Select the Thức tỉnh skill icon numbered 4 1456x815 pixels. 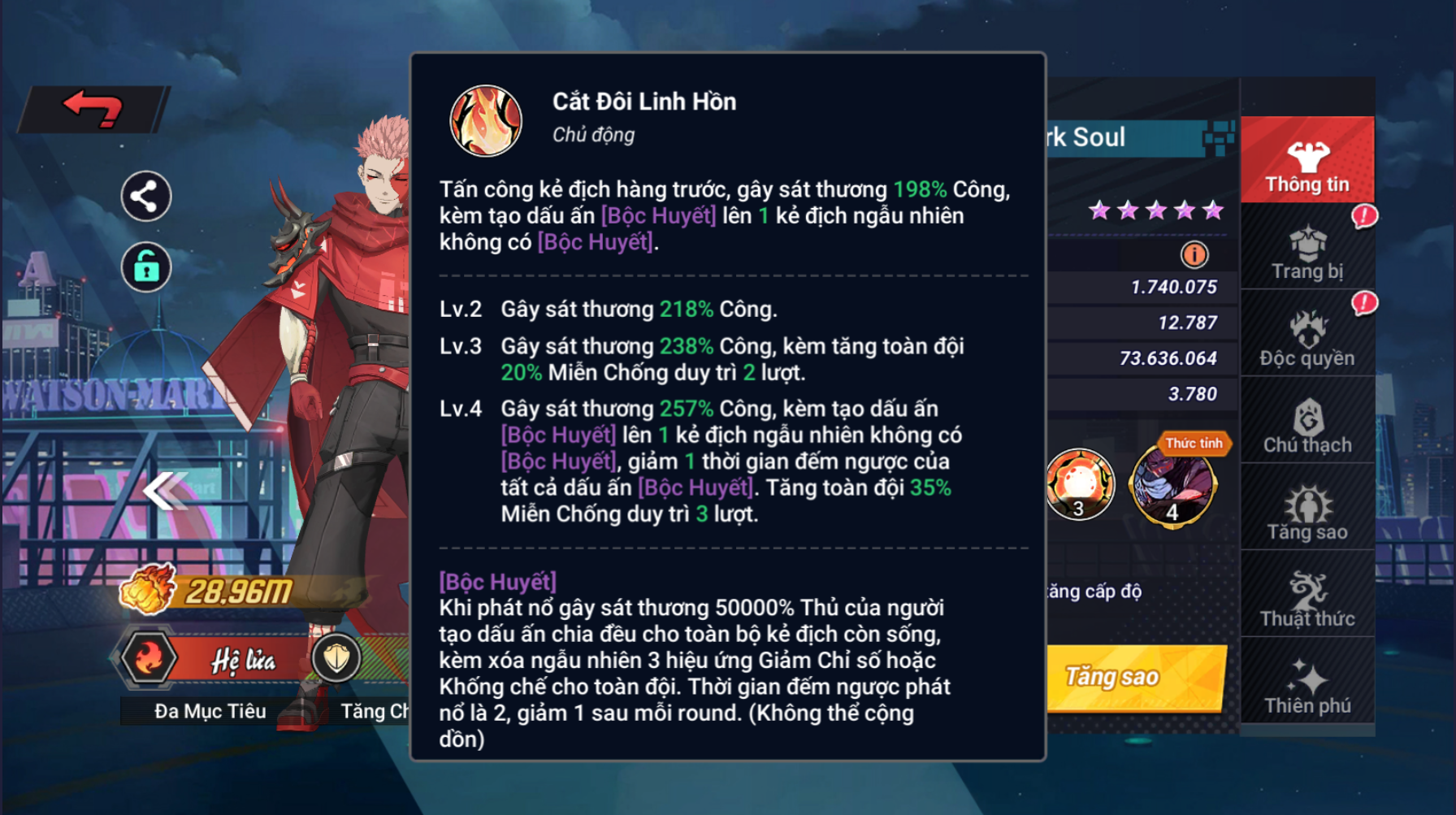1172,486
